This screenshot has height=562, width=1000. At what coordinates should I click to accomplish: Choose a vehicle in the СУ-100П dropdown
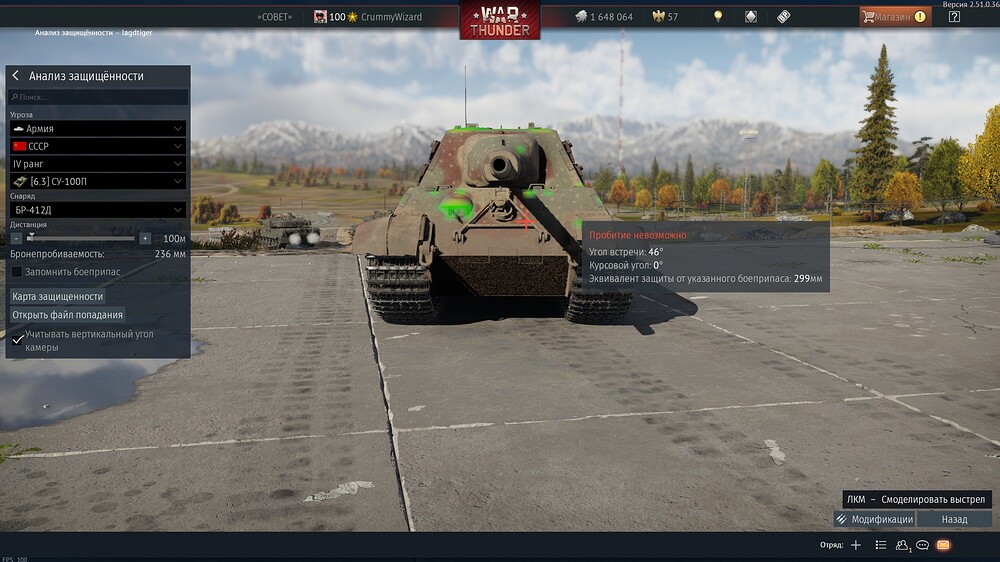click(x=98, y=181)
